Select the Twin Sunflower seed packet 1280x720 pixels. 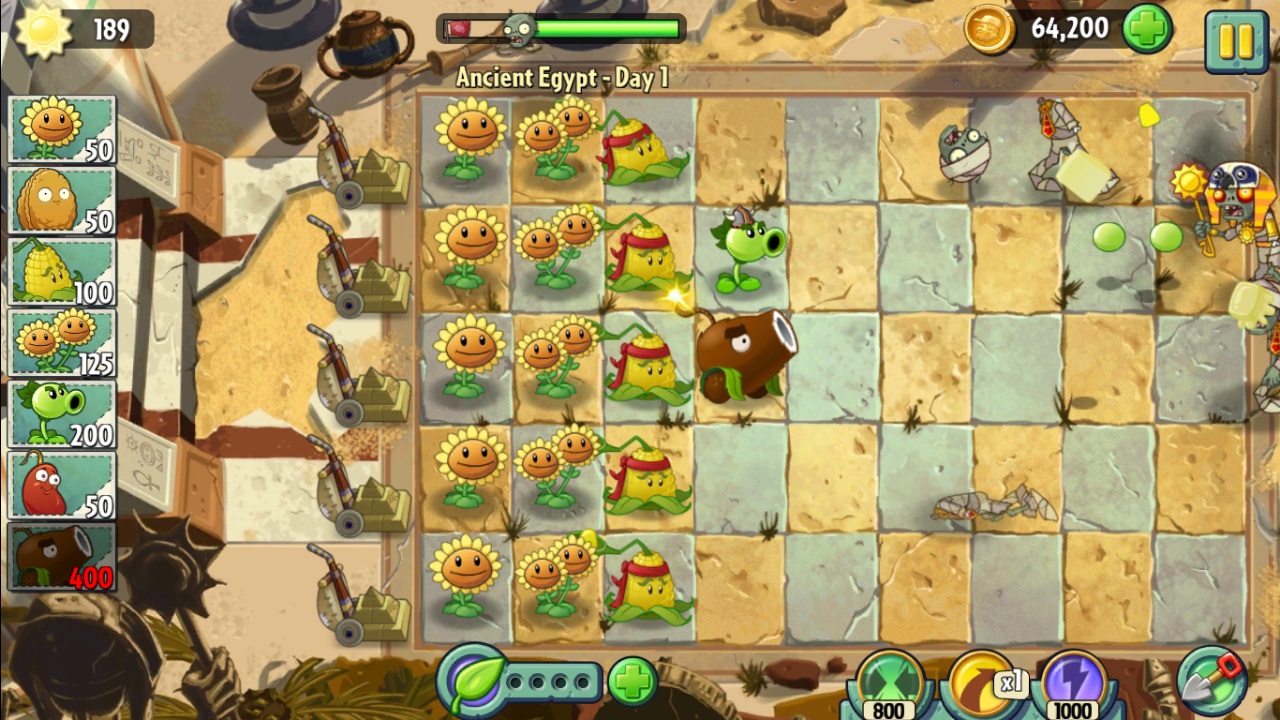tap(62, 343)
